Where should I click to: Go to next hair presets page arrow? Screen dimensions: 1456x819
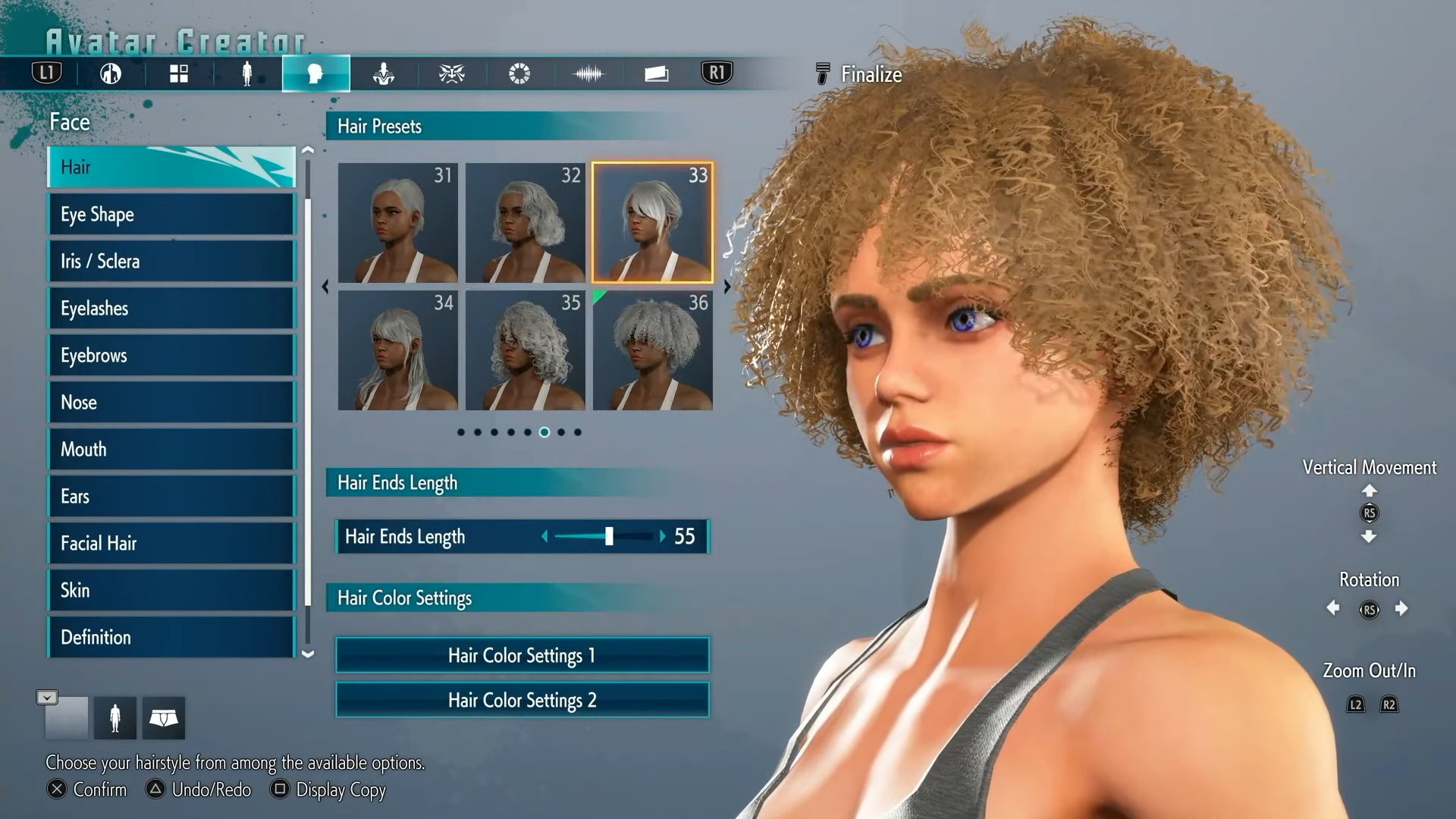[x=726, y=287]
